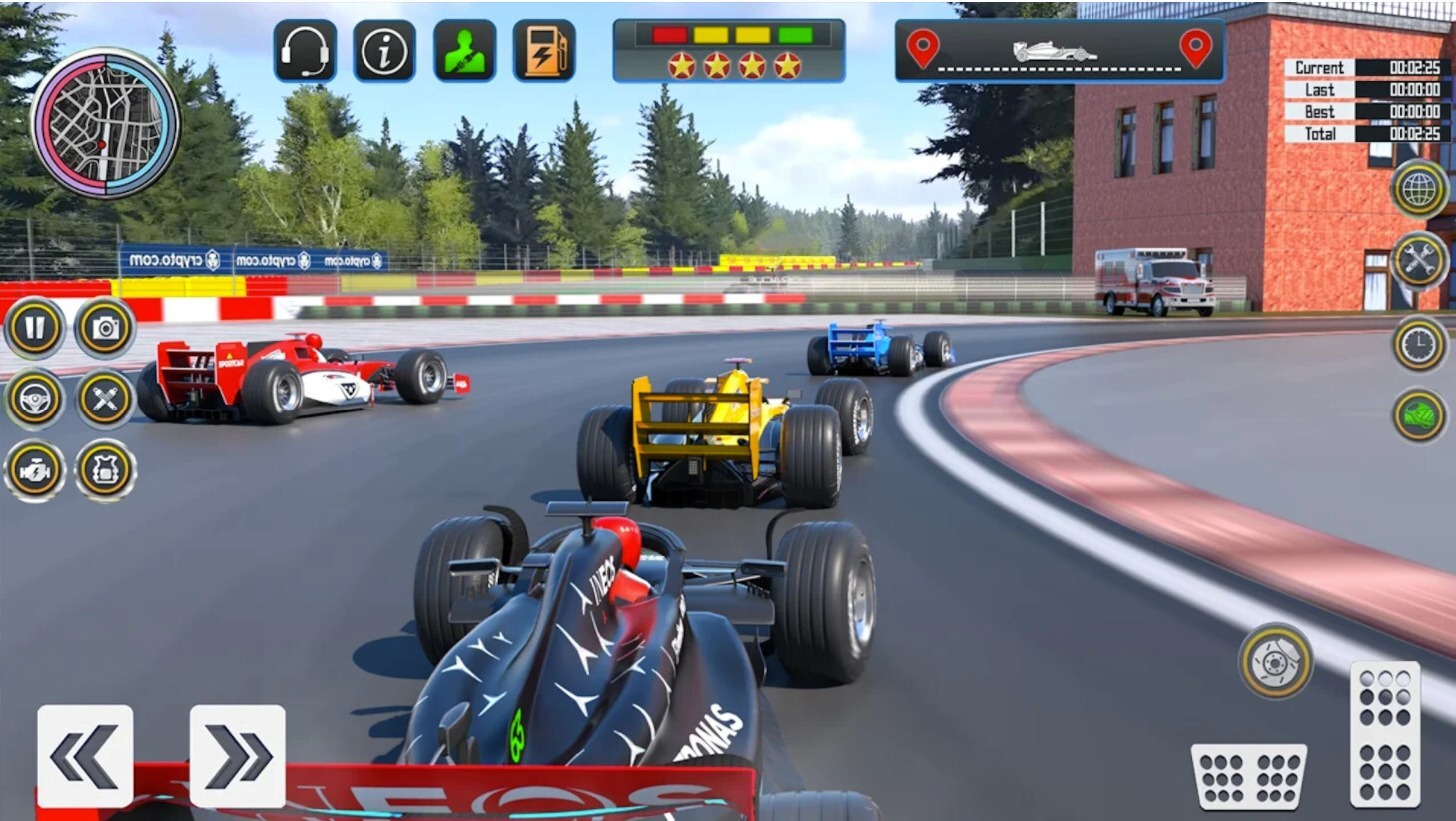Hit the wide brake pedal
The height and width of the screenshot is (821, 1456).
[x=1249, y=776]
